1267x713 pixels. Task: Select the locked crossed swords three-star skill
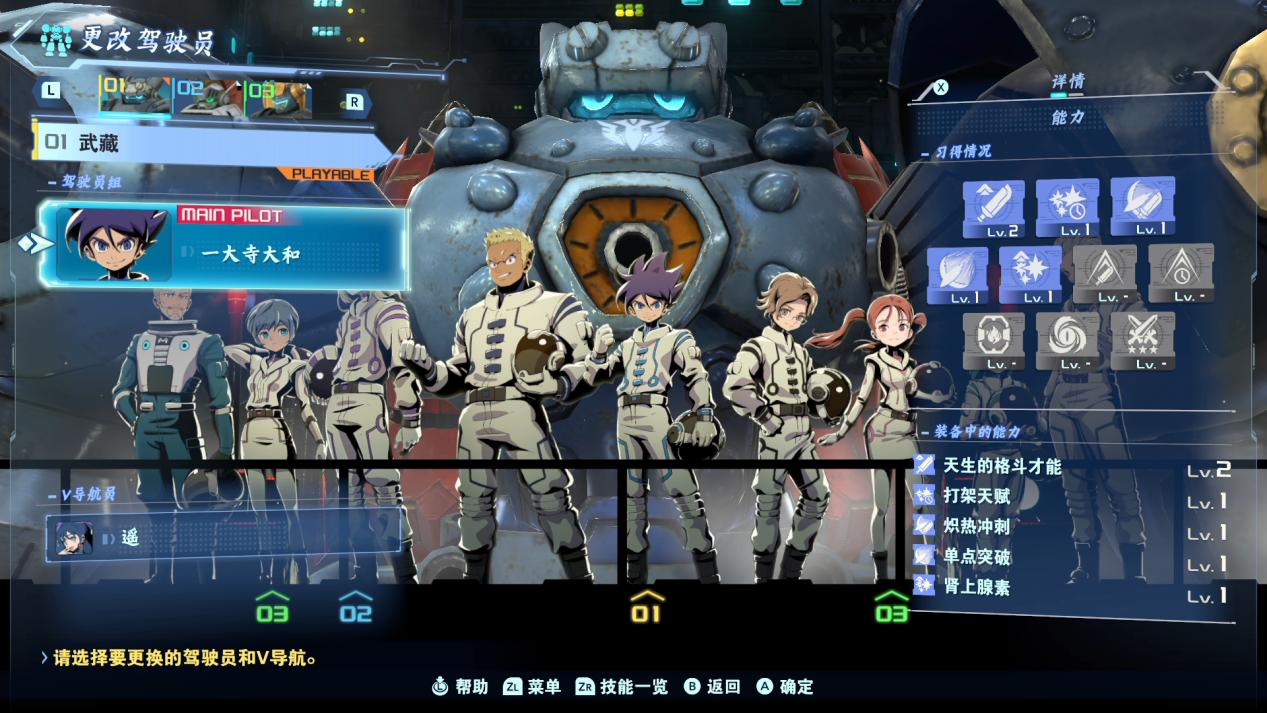[1142, 340]
